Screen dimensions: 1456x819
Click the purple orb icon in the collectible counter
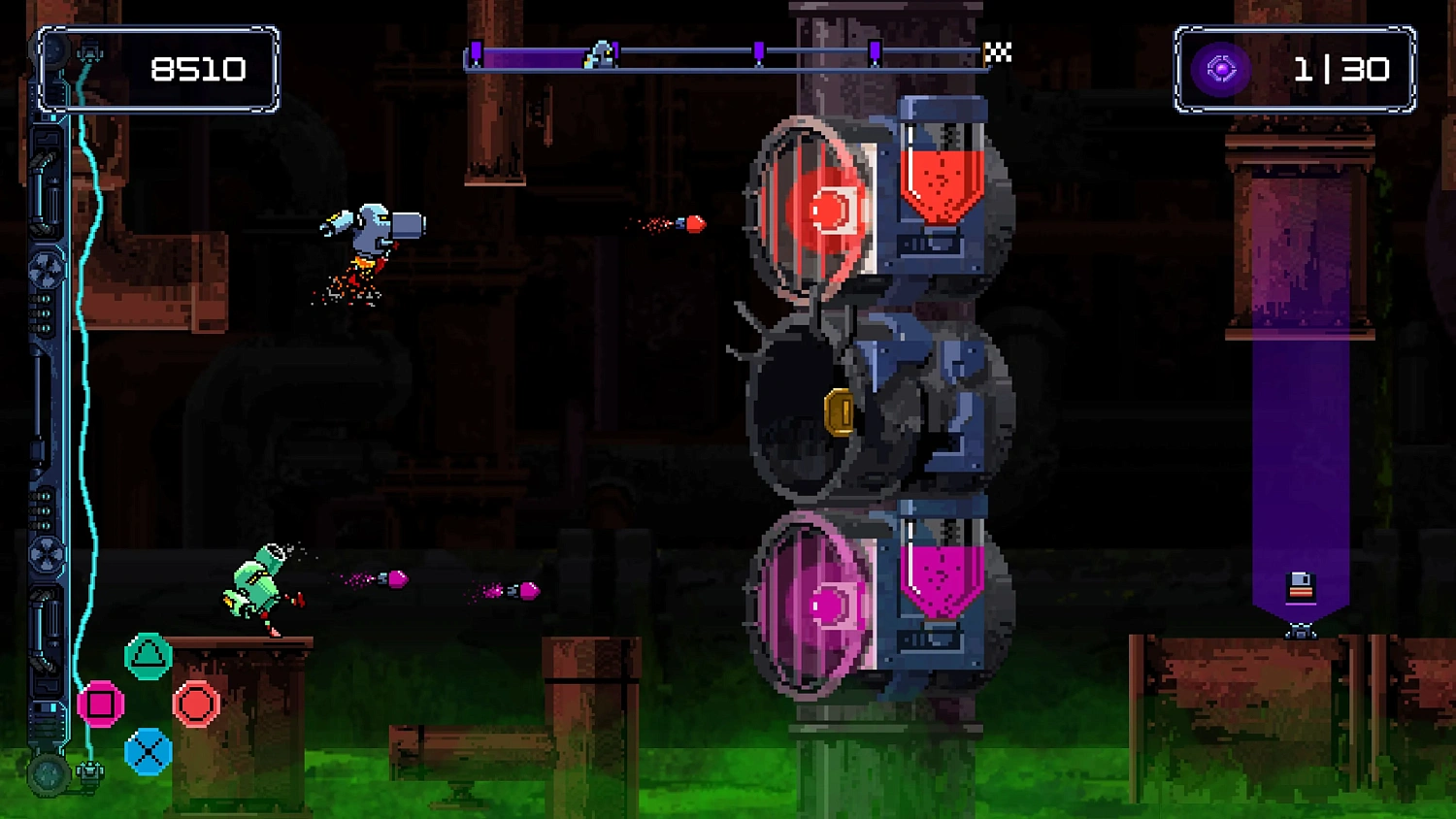tap(1224, 69)
